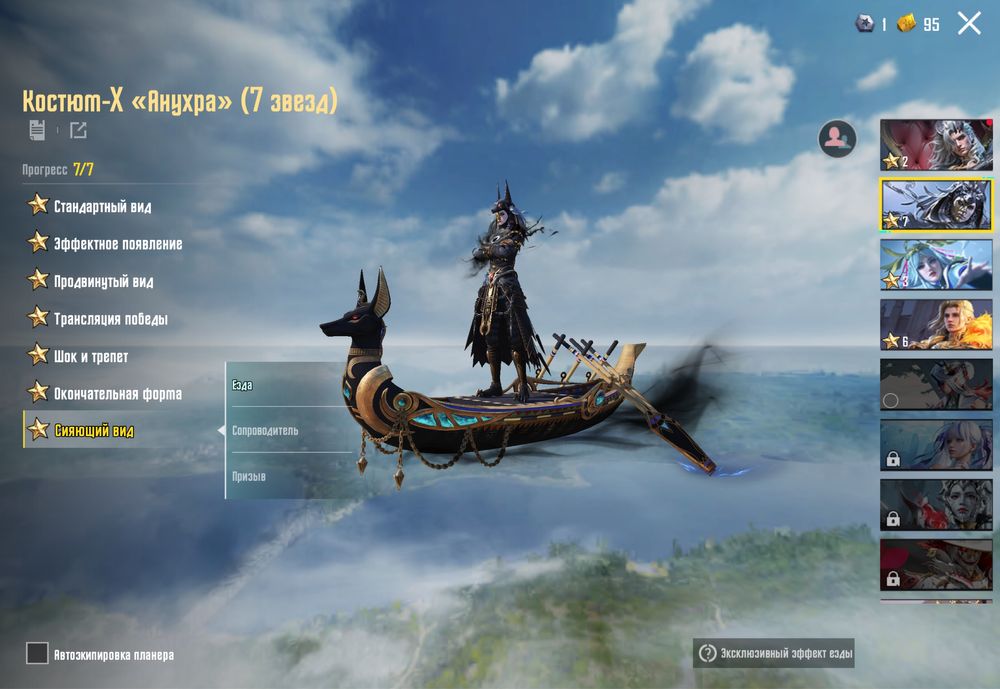Click the round character profile icon
The image size is (1000, 689).
click(x=837, y=139)
